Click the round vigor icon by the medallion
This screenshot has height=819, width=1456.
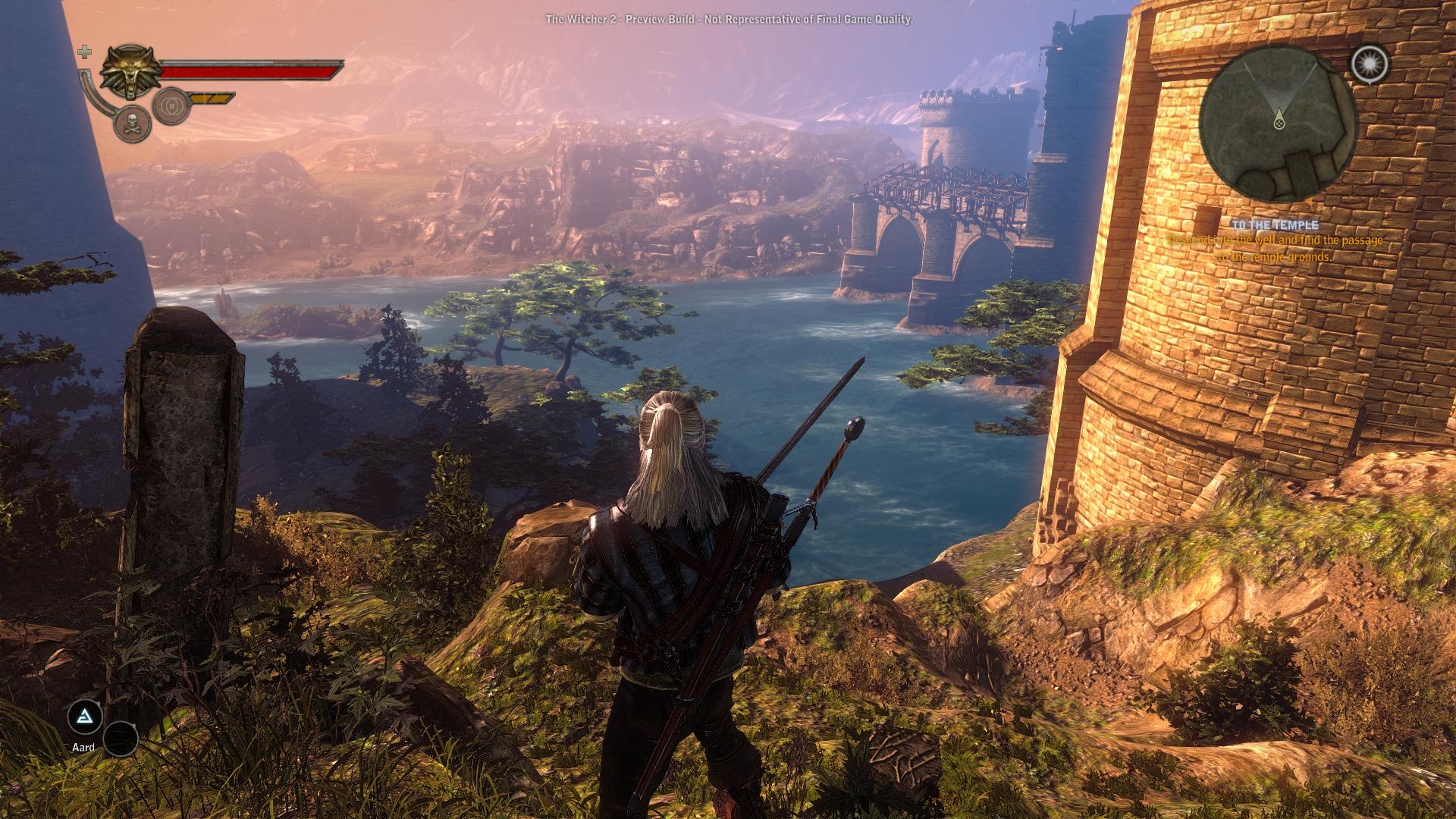point(170,105)
